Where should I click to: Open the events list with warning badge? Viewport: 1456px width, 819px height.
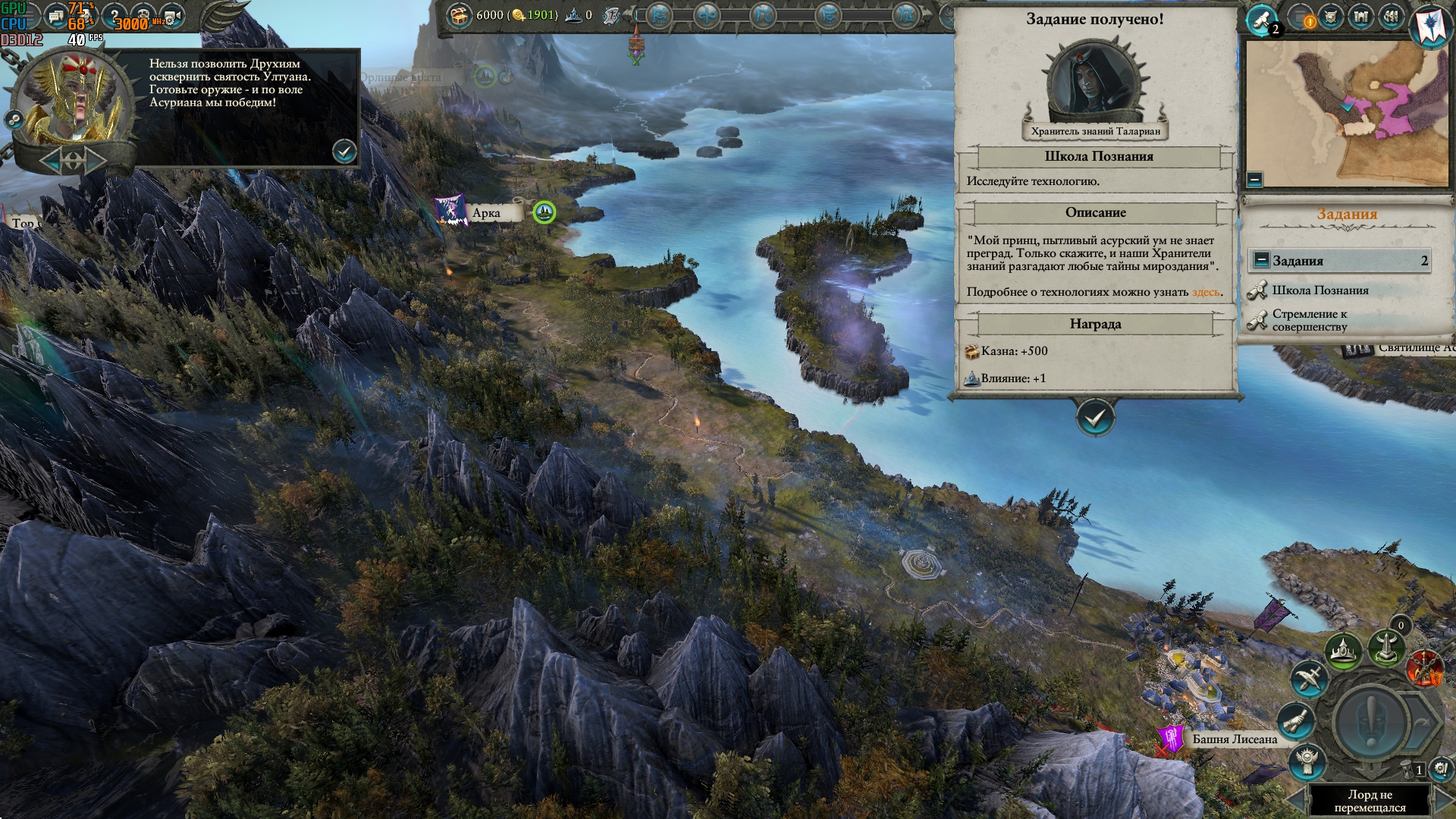[1303, 18]
